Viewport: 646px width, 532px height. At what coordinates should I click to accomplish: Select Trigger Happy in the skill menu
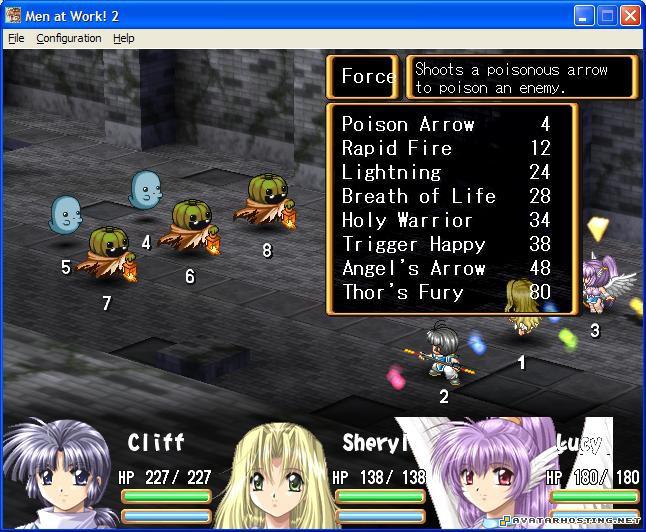point(413,244)
